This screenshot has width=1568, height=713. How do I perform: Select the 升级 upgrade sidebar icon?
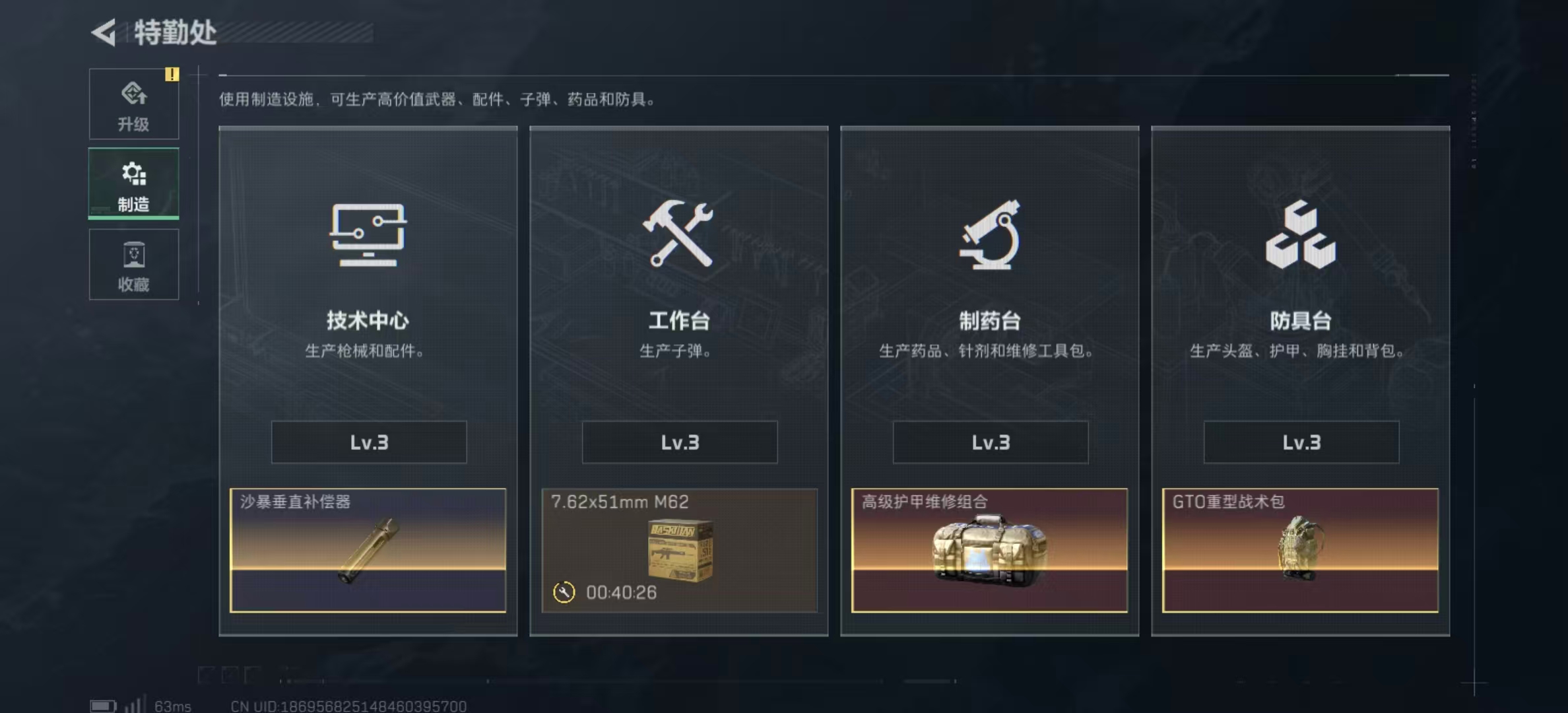click(x=134, y=96)
